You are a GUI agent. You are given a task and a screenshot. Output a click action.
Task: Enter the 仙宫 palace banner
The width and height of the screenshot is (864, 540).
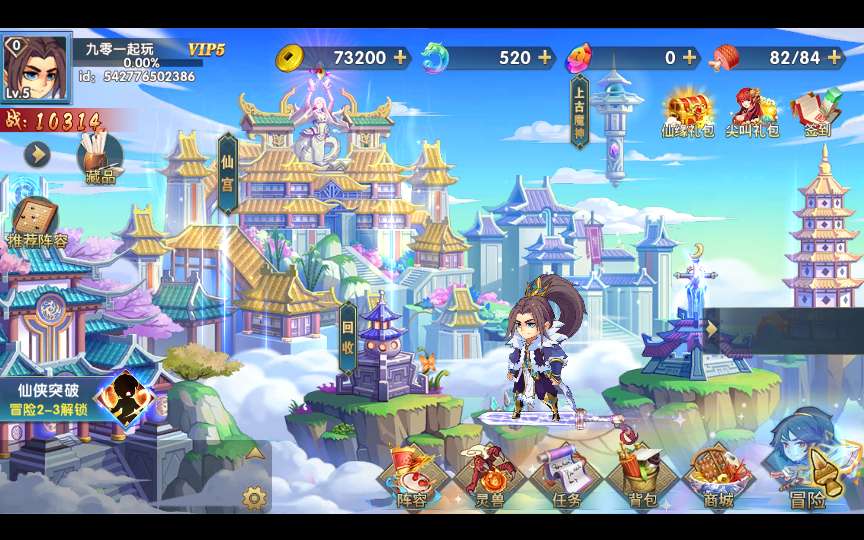click(227, 173)
